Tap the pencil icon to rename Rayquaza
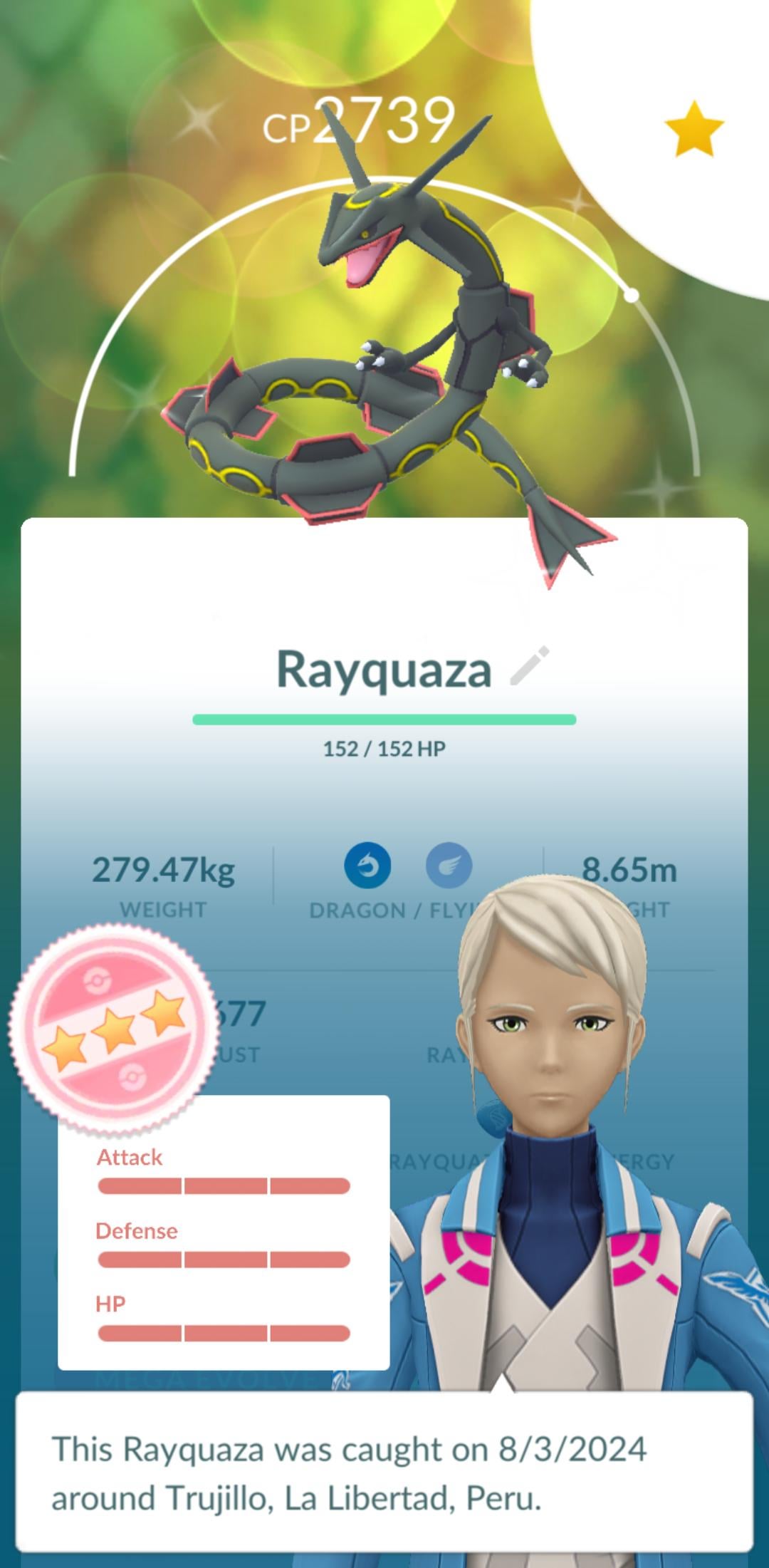The width and height of the screenshot is (769, 1568). [x=530, y=666]
